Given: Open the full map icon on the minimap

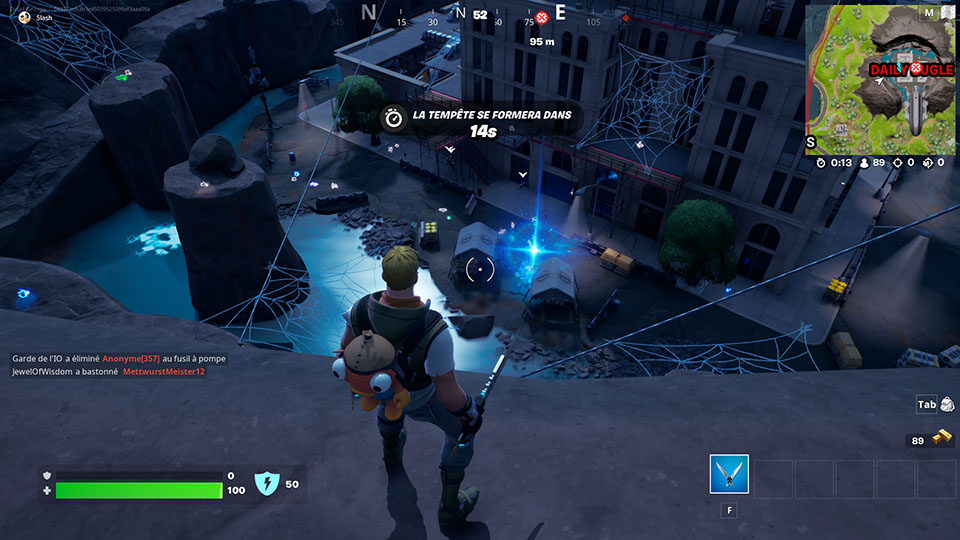Looking at the screenshot, I should click(946, 13).
